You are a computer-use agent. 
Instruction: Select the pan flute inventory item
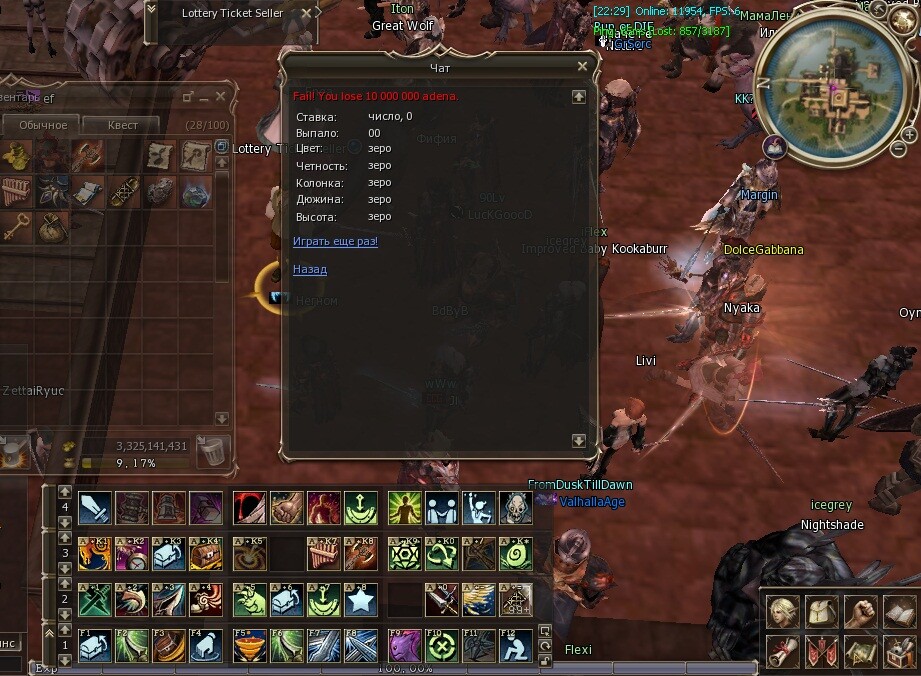15,190
